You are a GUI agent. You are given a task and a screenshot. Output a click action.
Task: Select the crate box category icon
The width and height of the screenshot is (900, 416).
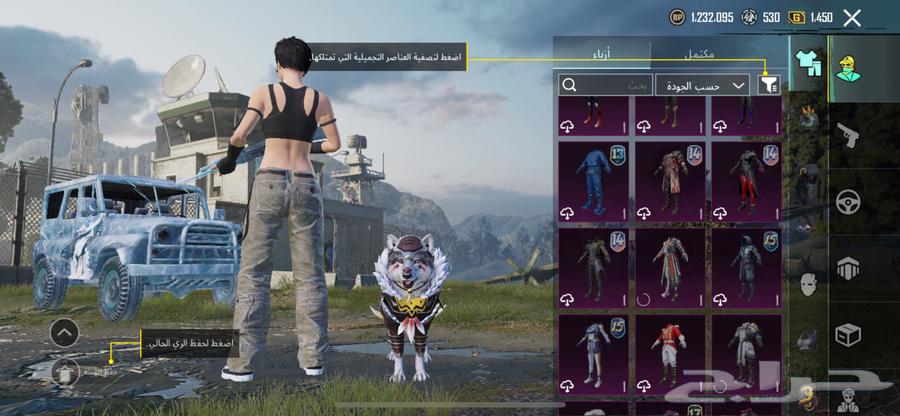(x=847, y=335)
